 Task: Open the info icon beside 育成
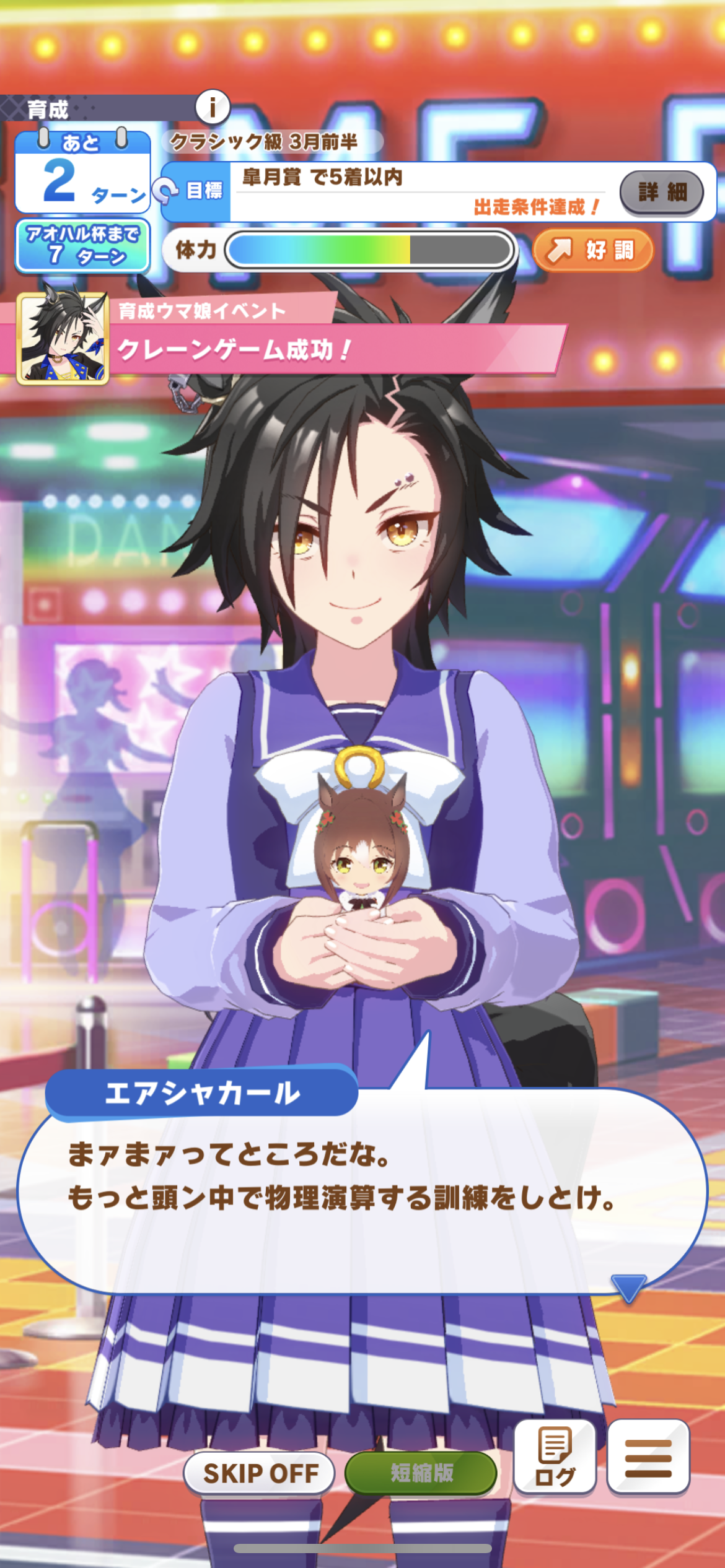pos(213,108)
